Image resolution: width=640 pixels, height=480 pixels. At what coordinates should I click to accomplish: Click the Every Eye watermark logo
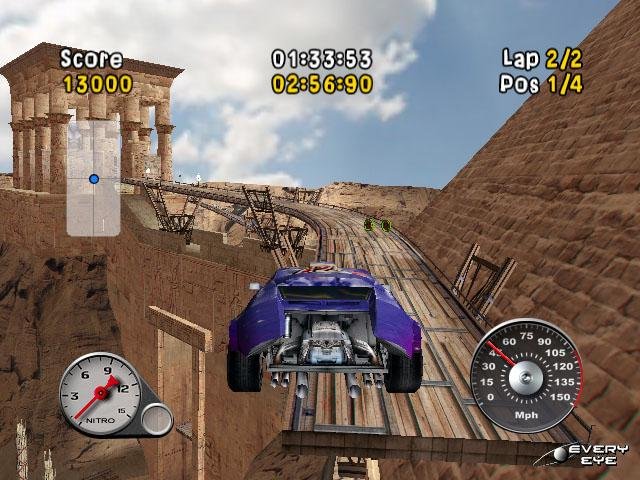593,455
